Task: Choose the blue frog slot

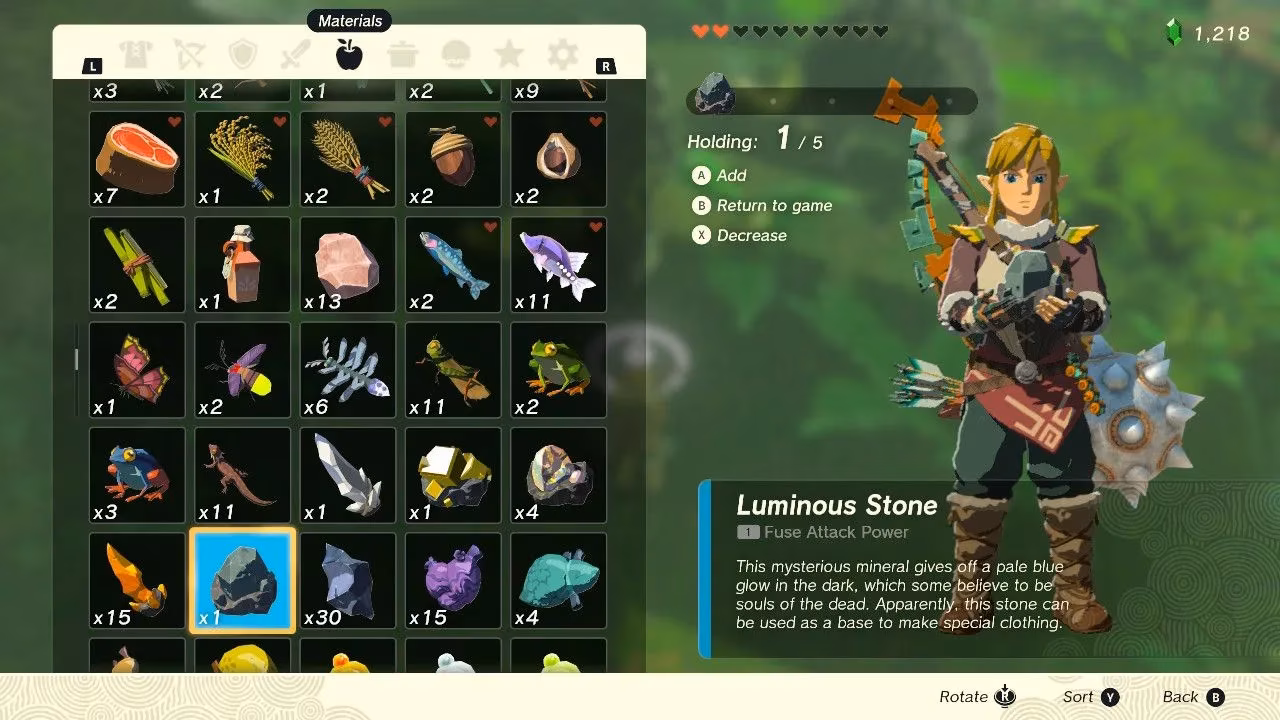Action: pos(137,476)
